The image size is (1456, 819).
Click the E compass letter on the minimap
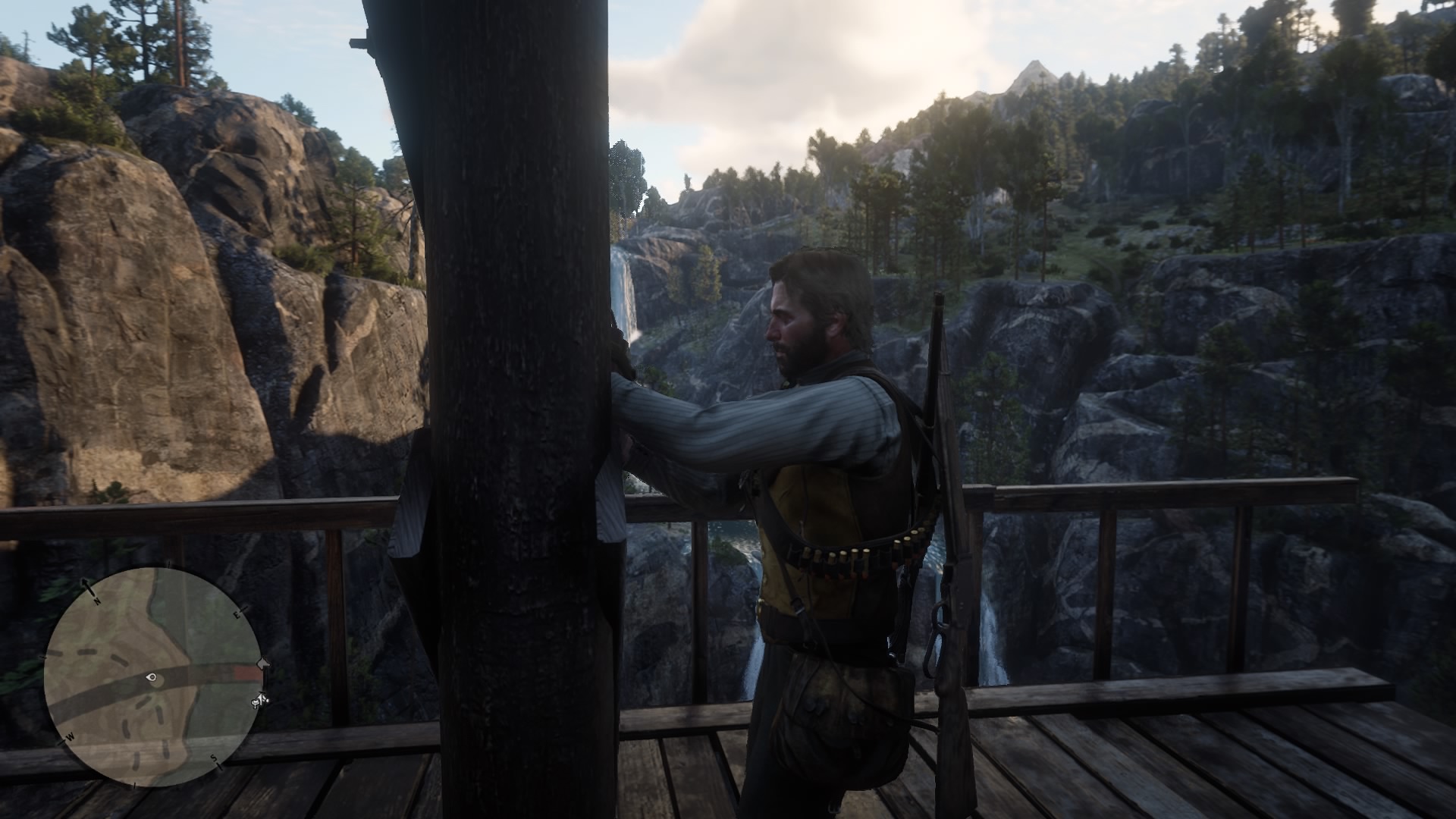click(237, 615)
